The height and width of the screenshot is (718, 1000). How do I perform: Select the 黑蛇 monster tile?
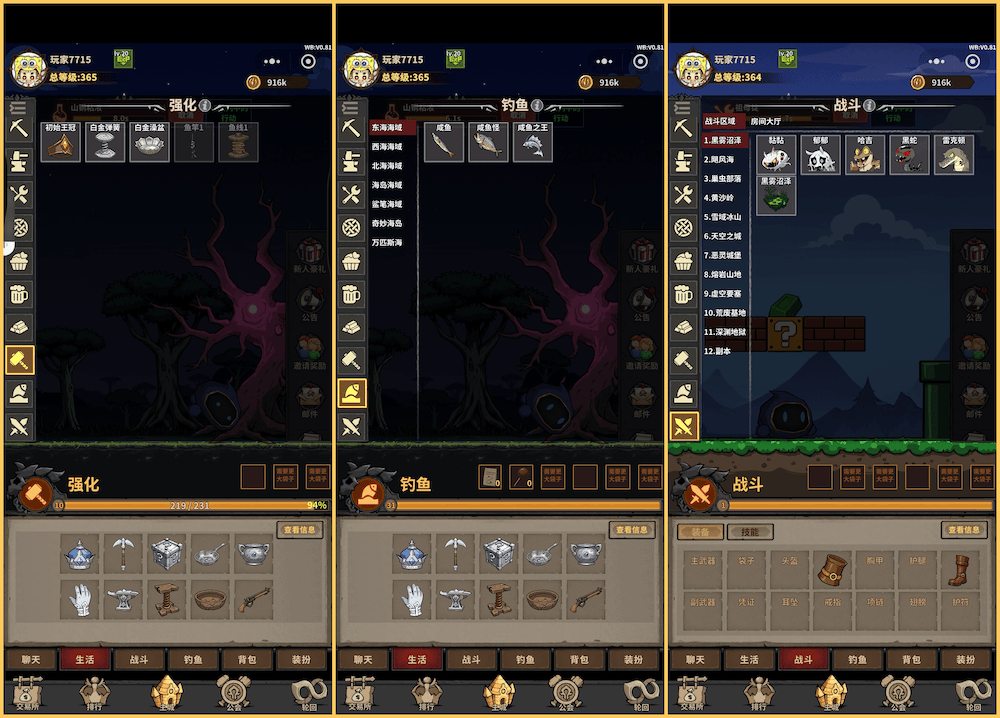tap(909, 155)
